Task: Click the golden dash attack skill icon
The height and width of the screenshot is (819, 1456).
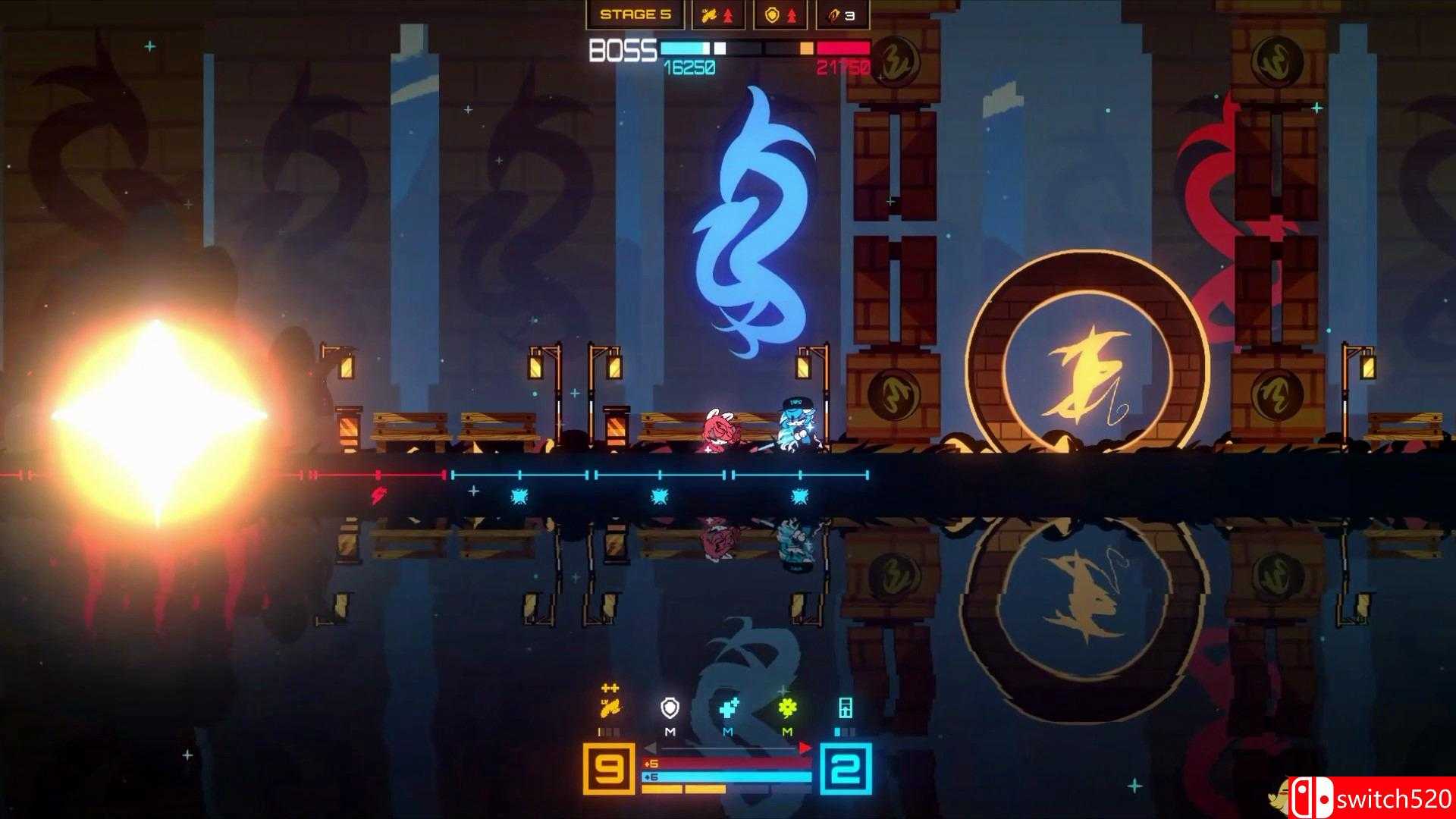Action: click(x=610, y=708)
